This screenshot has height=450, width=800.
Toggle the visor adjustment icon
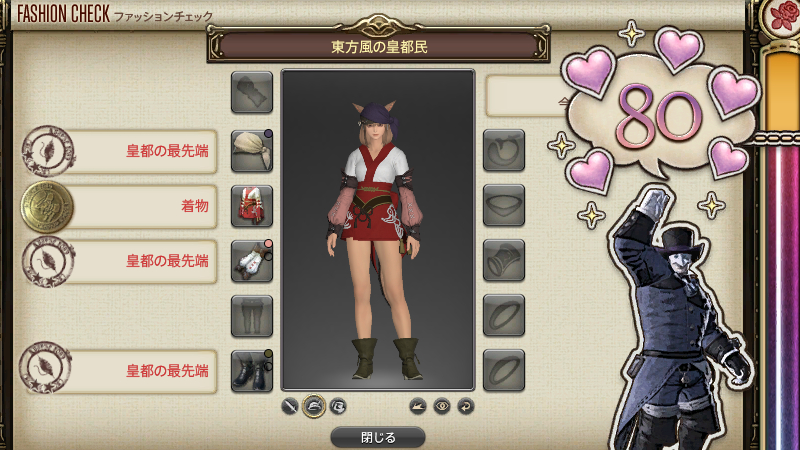338,407
